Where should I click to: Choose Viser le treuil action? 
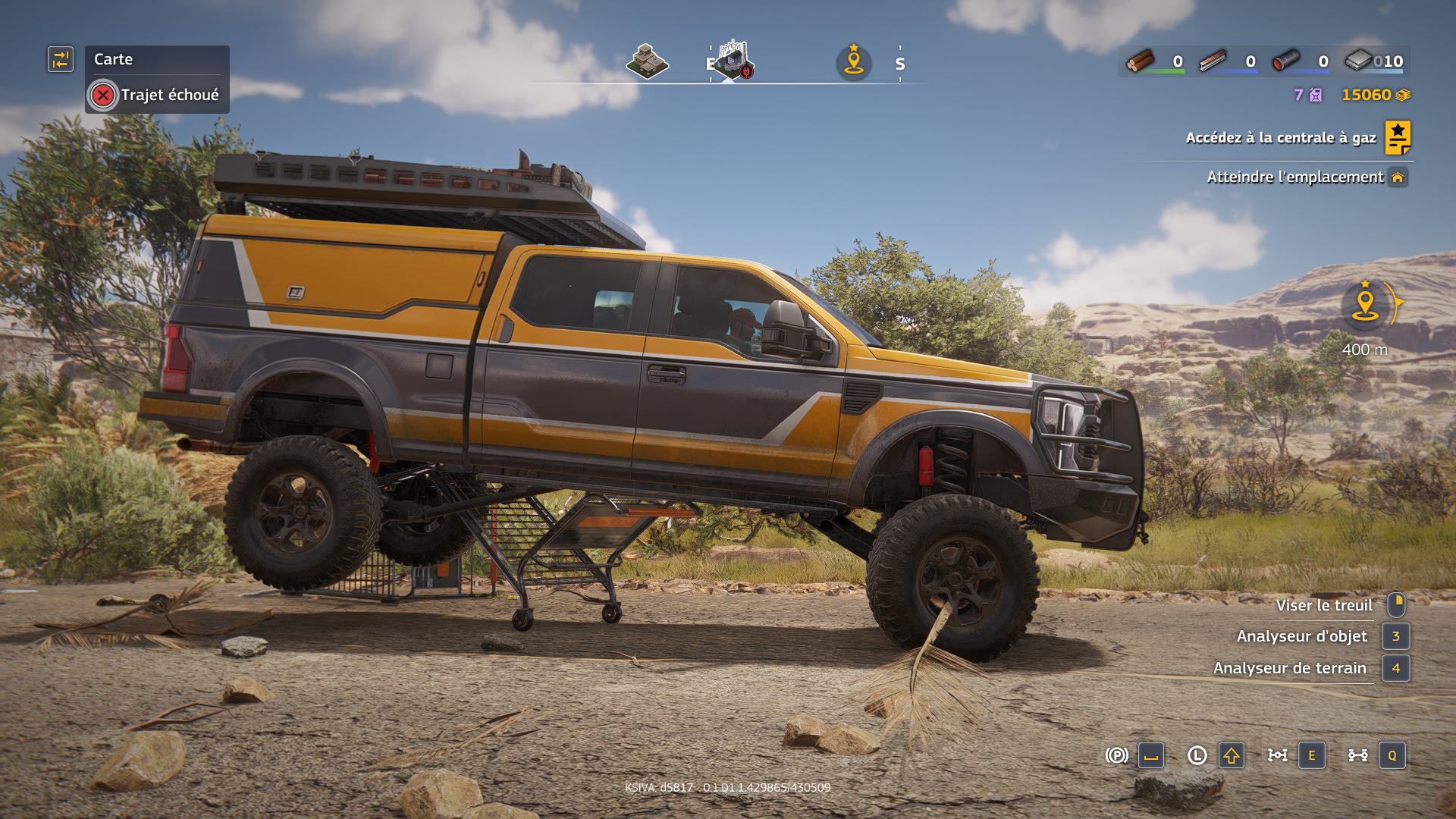1323,605
